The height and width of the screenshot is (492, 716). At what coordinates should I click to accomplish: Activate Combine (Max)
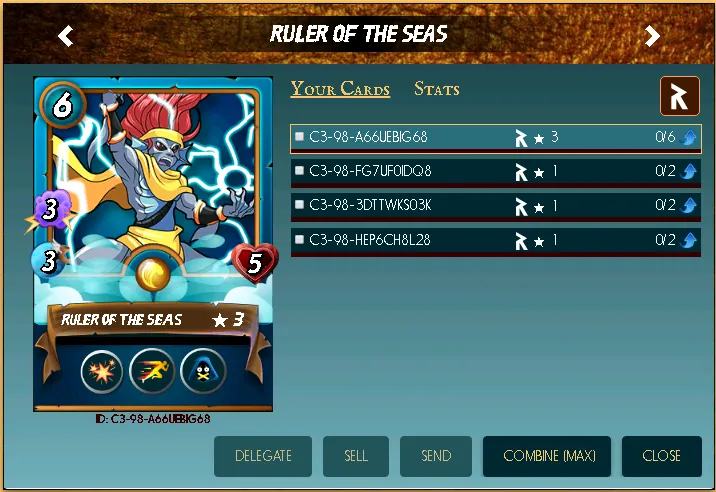tap(549, 456)
